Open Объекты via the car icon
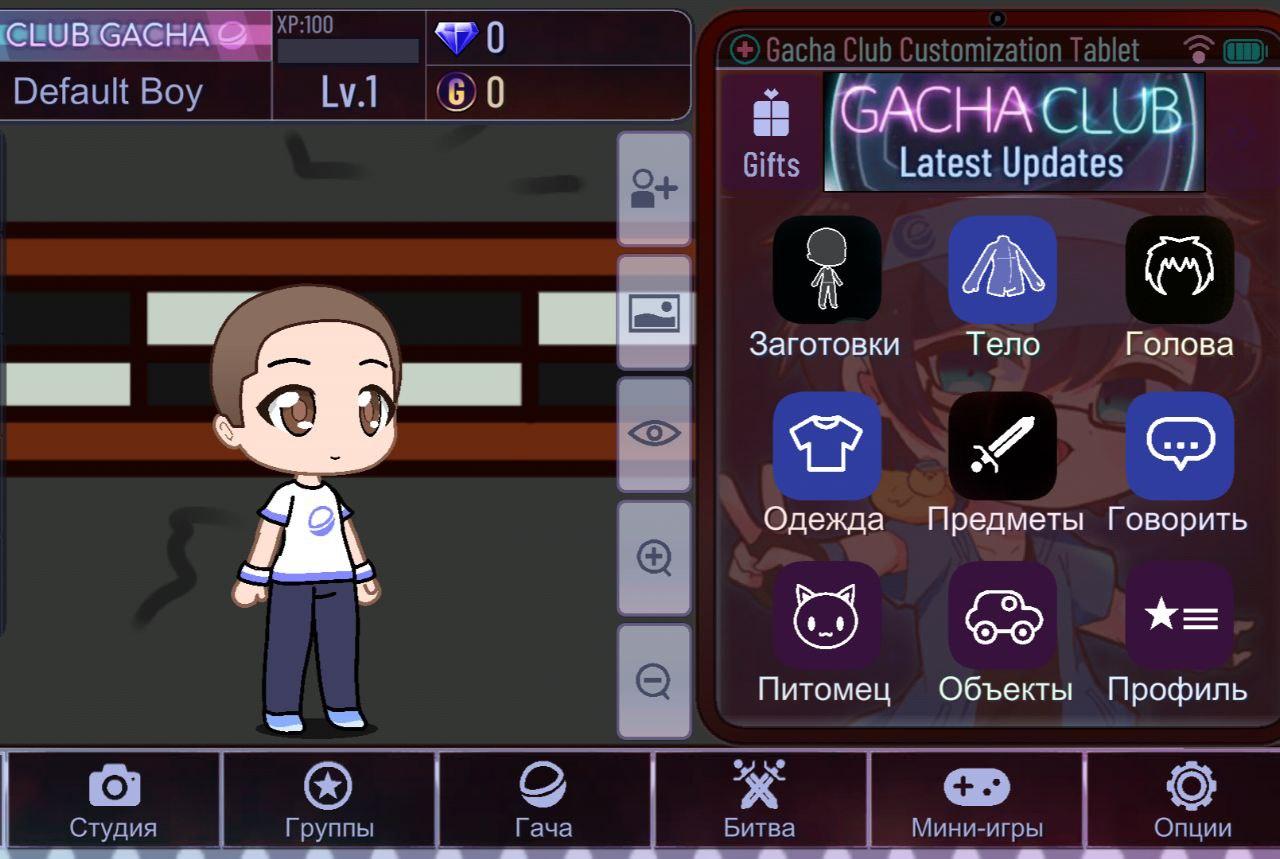This screenshot has height=859, width=1280. (x=1003, y=618)
